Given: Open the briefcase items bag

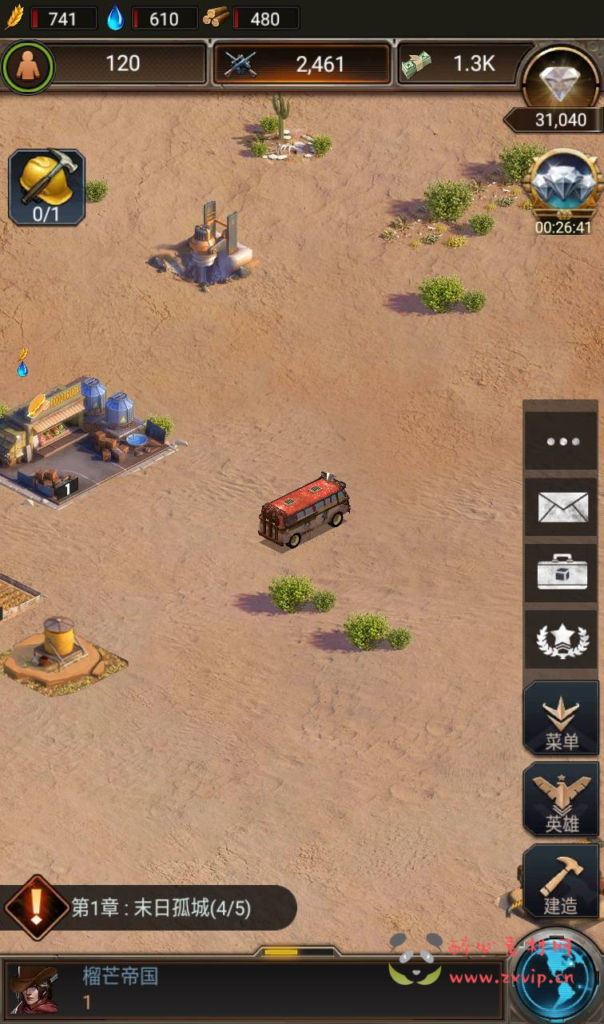Looking at the screenshot, I should coord(561,573).
